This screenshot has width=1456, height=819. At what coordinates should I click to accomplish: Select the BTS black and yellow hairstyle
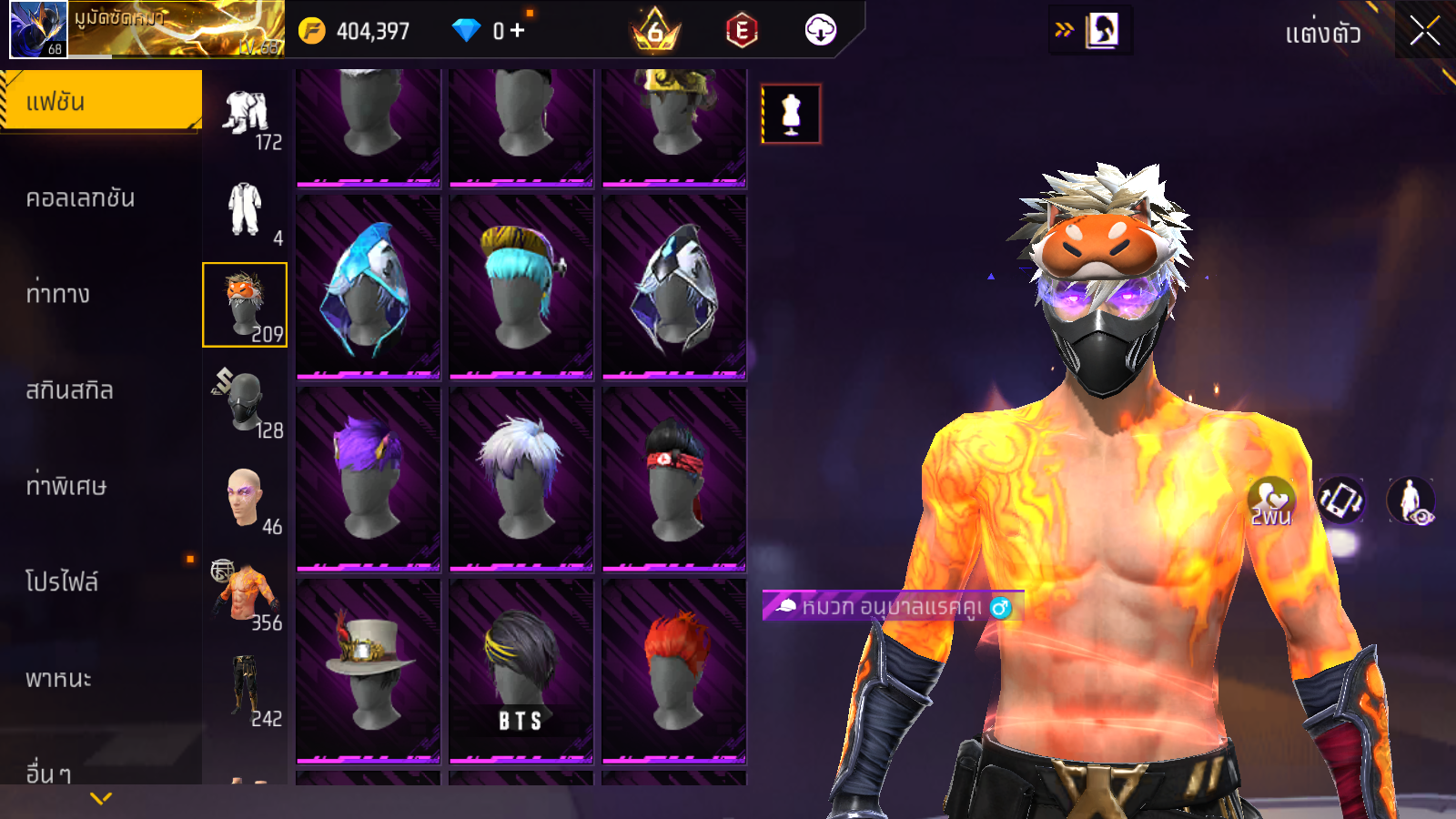point(521,670)
